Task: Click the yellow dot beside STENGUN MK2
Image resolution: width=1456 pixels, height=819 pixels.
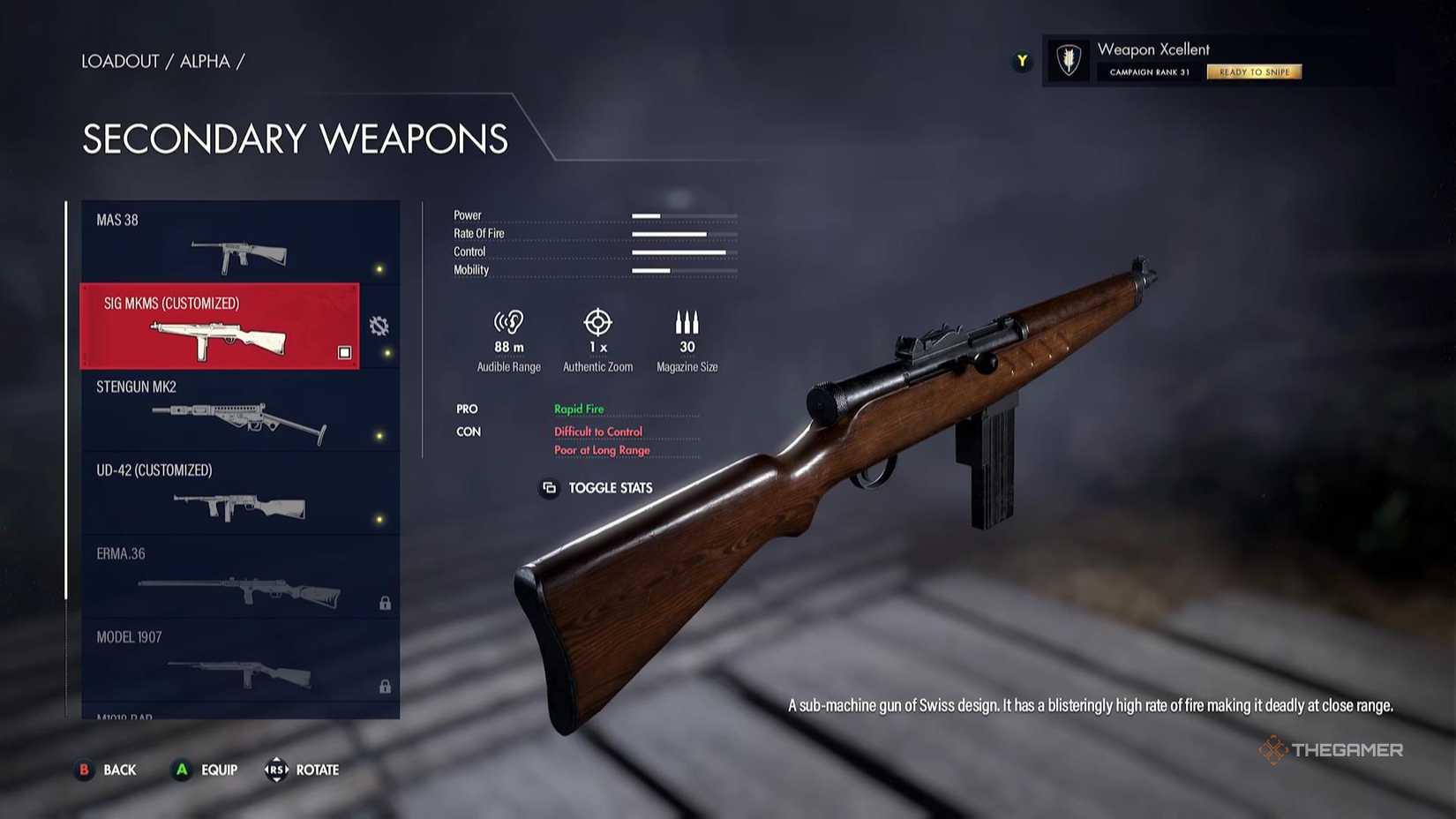Action: (x=380, y=438)
